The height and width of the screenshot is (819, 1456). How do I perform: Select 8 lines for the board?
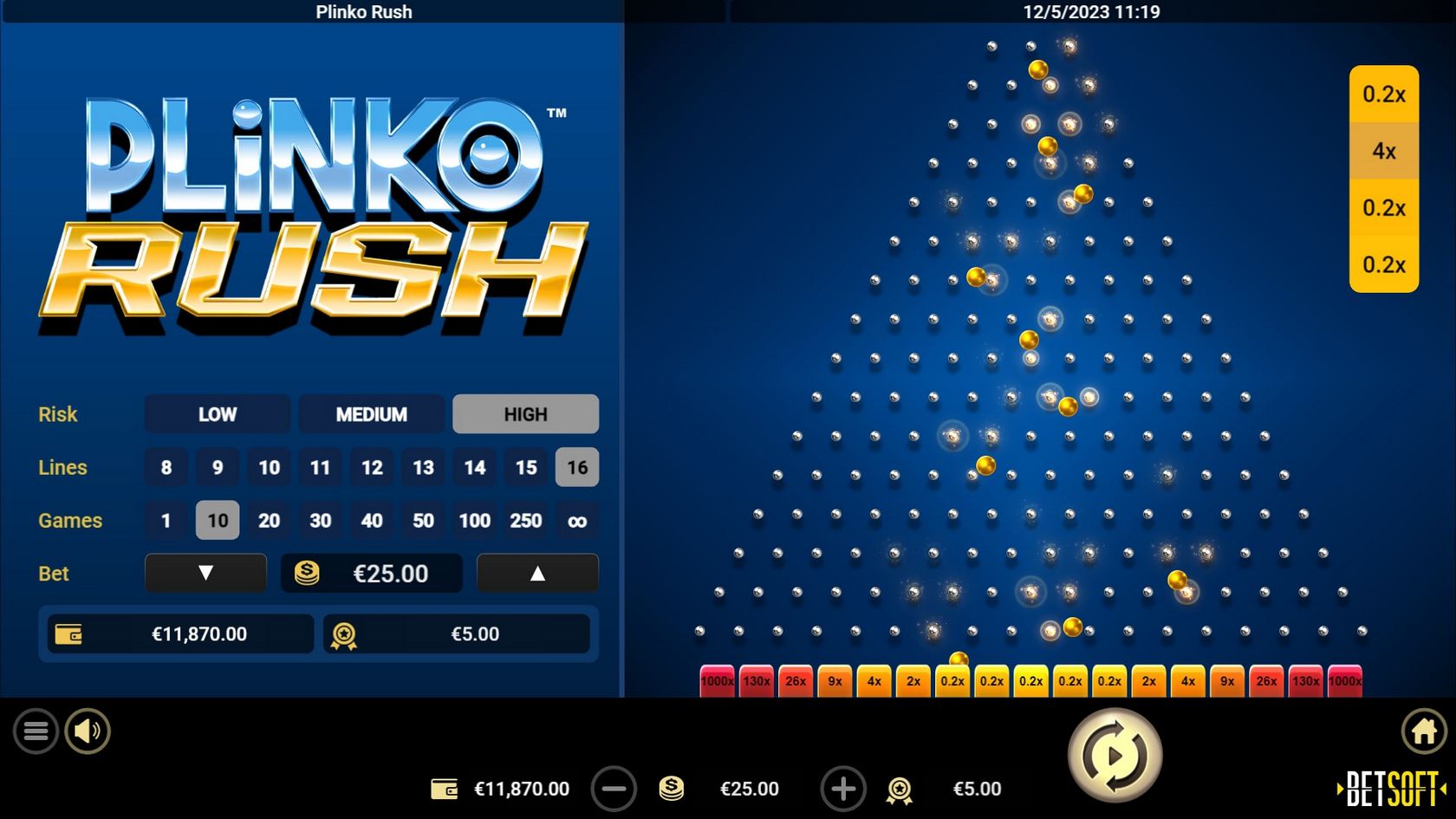(166, 467)
